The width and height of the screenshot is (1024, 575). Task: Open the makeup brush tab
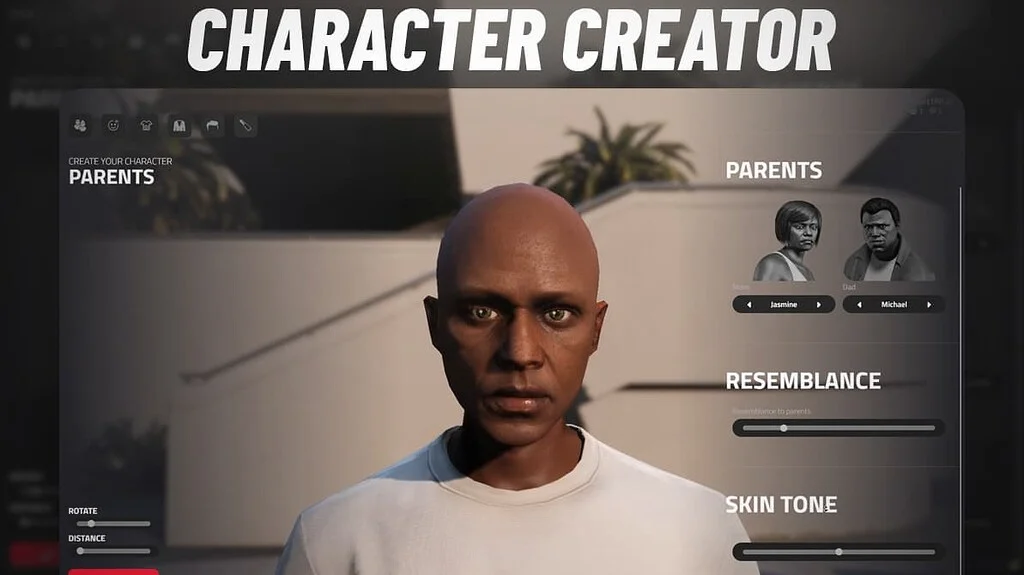pos(245,125)
